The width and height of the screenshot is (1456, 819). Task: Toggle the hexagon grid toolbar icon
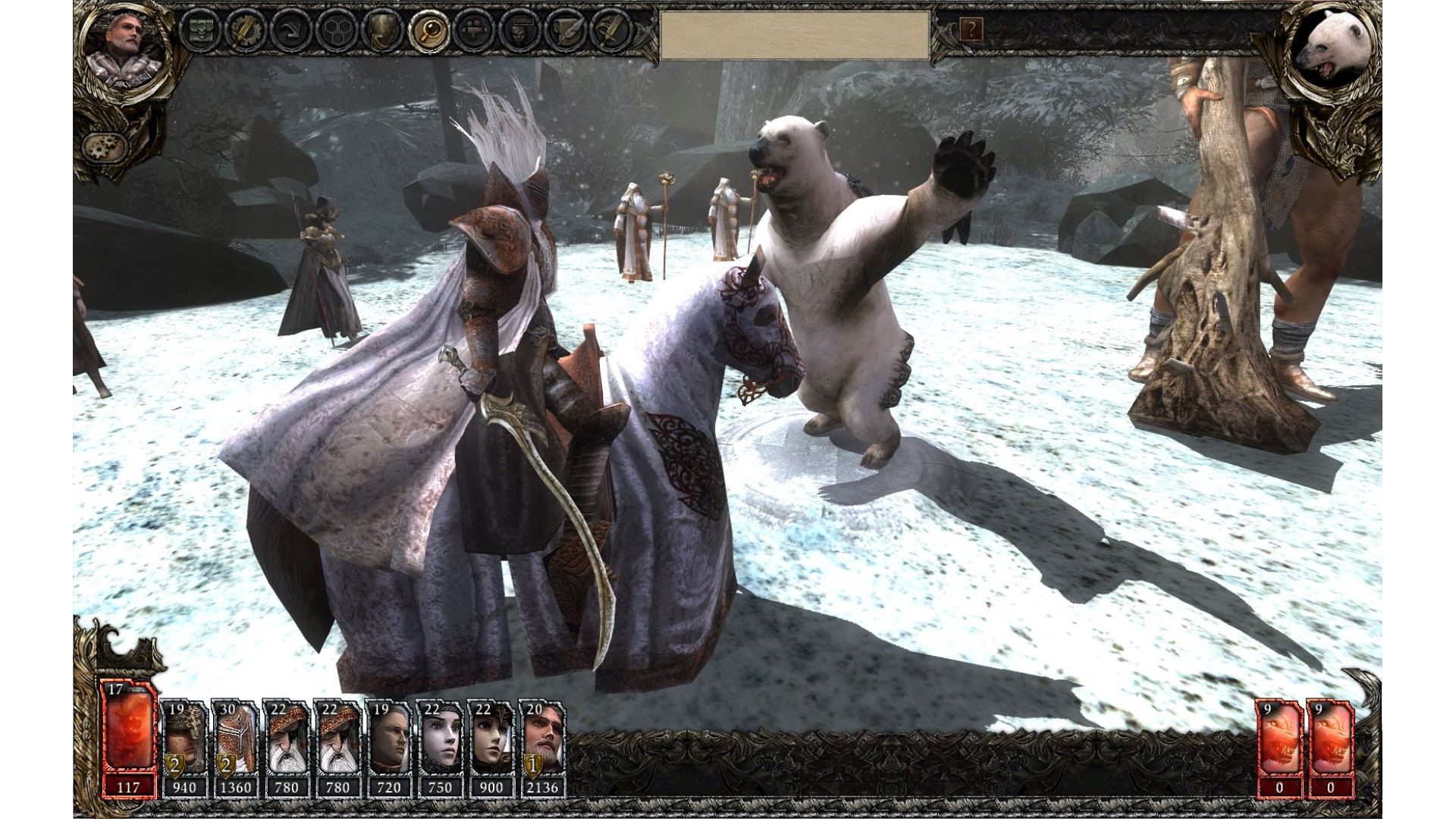[x=334, y=30]
